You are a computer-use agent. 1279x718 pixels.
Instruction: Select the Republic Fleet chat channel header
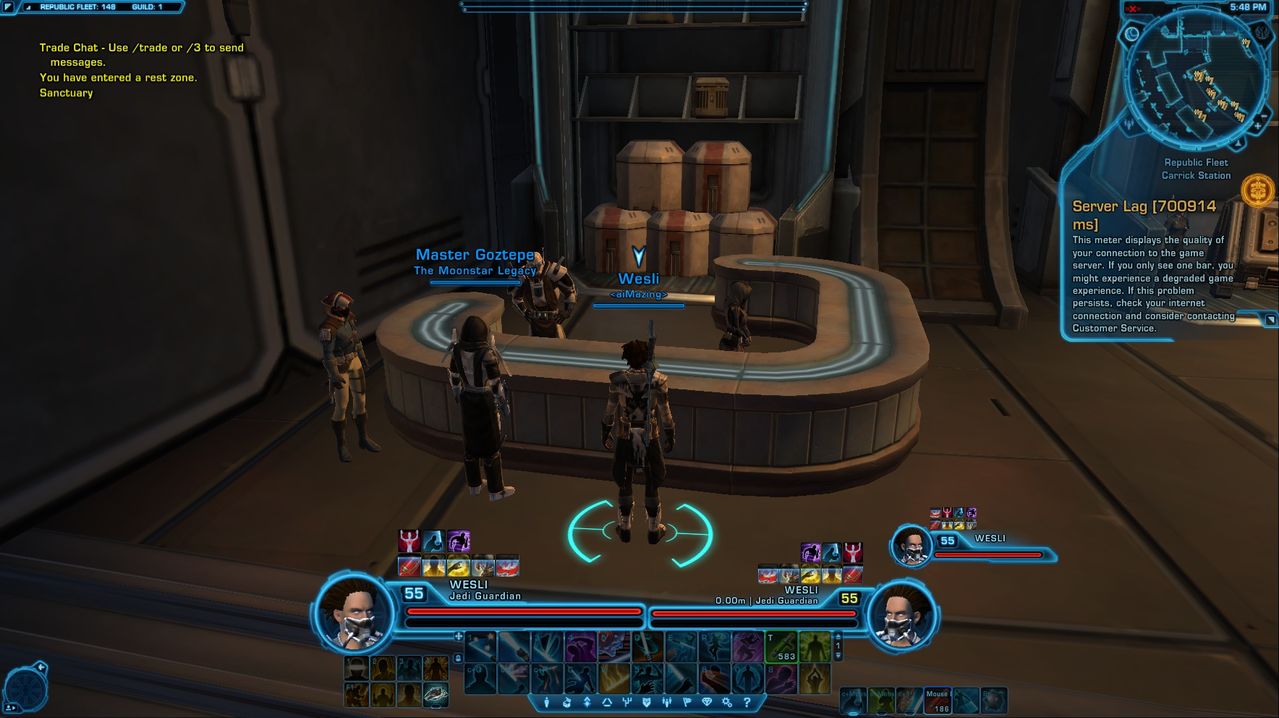coord(78,7)
